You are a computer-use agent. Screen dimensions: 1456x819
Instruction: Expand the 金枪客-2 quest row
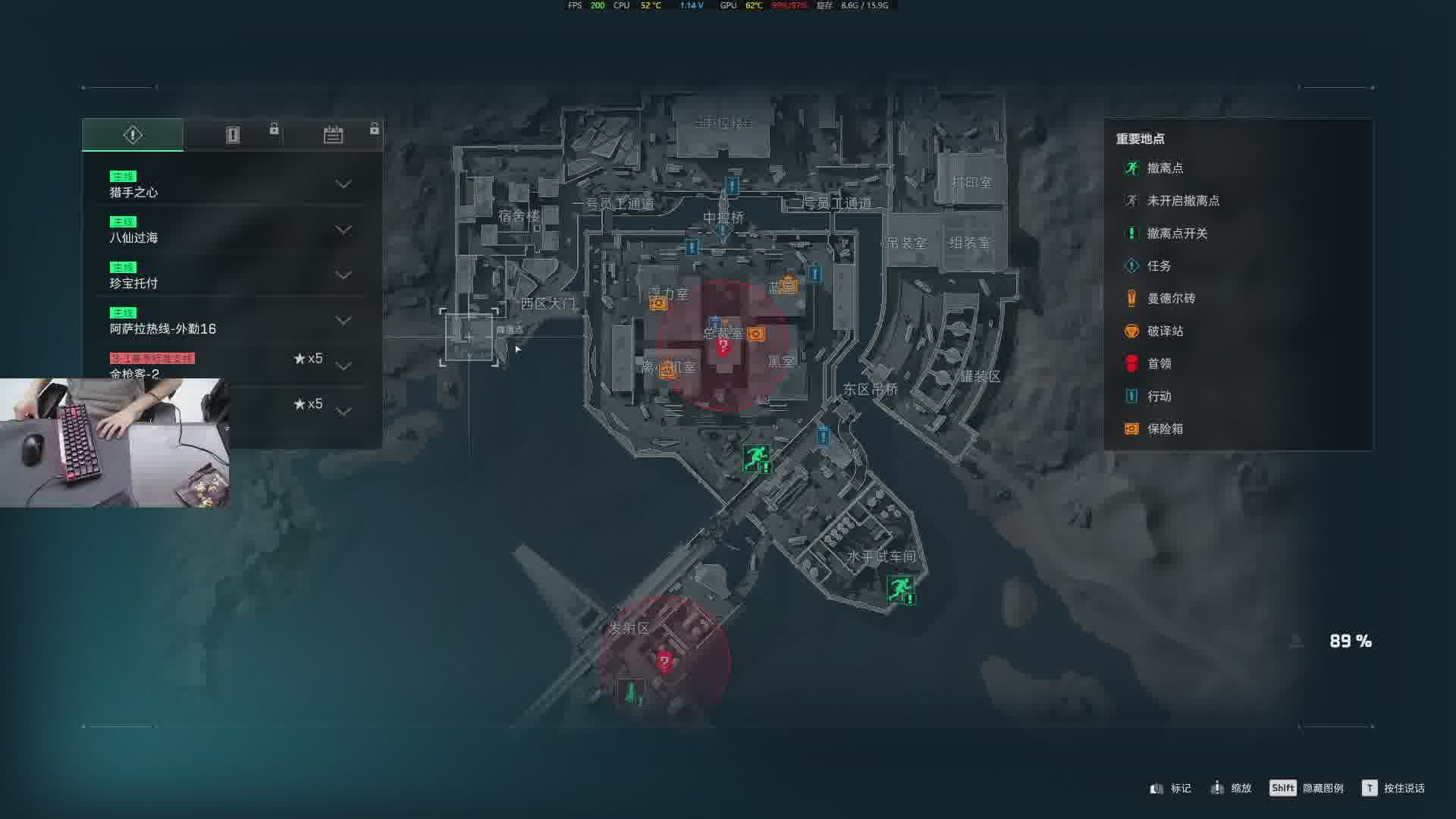(x=343, y=366)
